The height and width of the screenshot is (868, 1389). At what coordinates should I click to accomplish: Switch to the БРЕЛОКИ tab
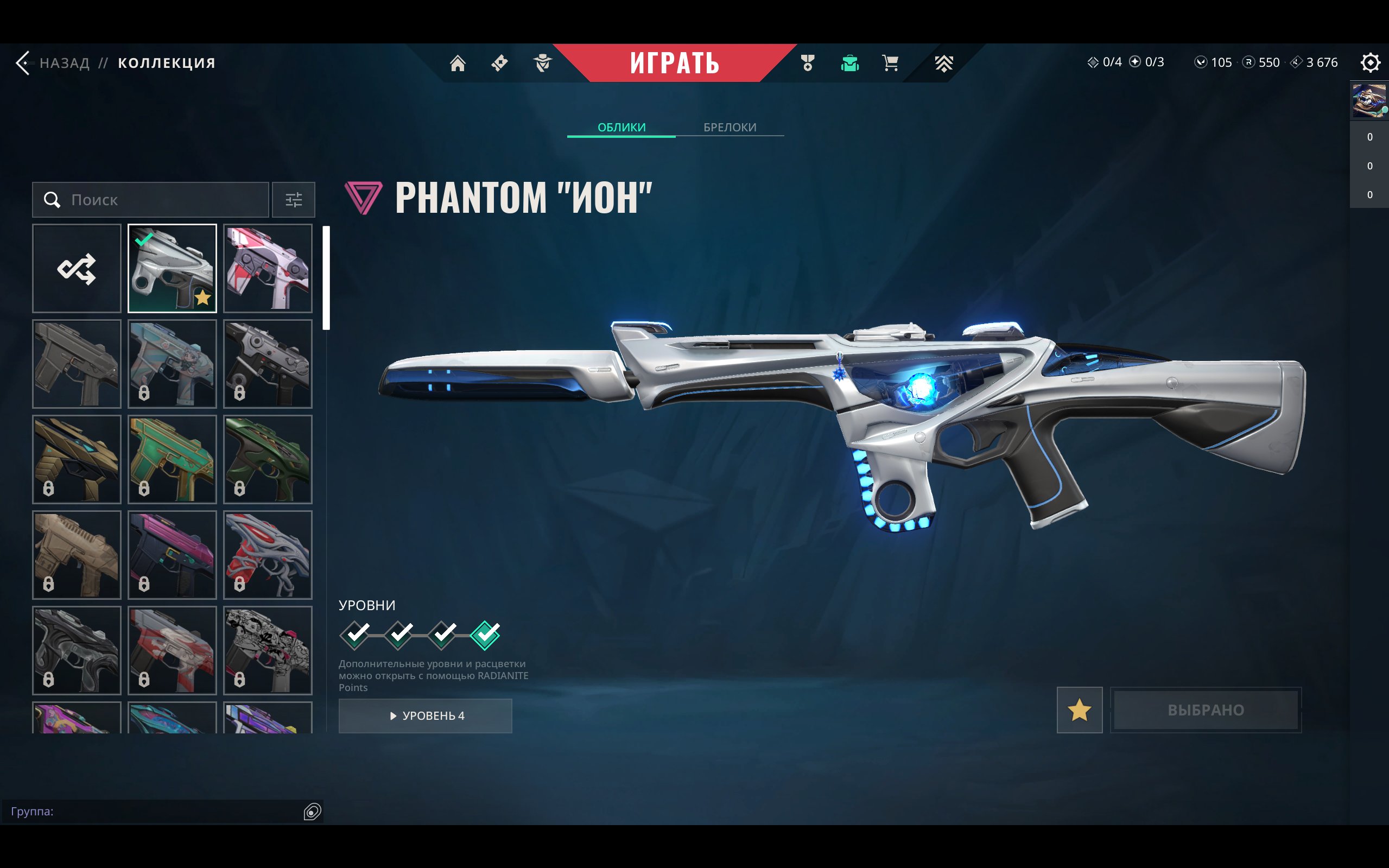pyautogui.click(x=730, y=128)
